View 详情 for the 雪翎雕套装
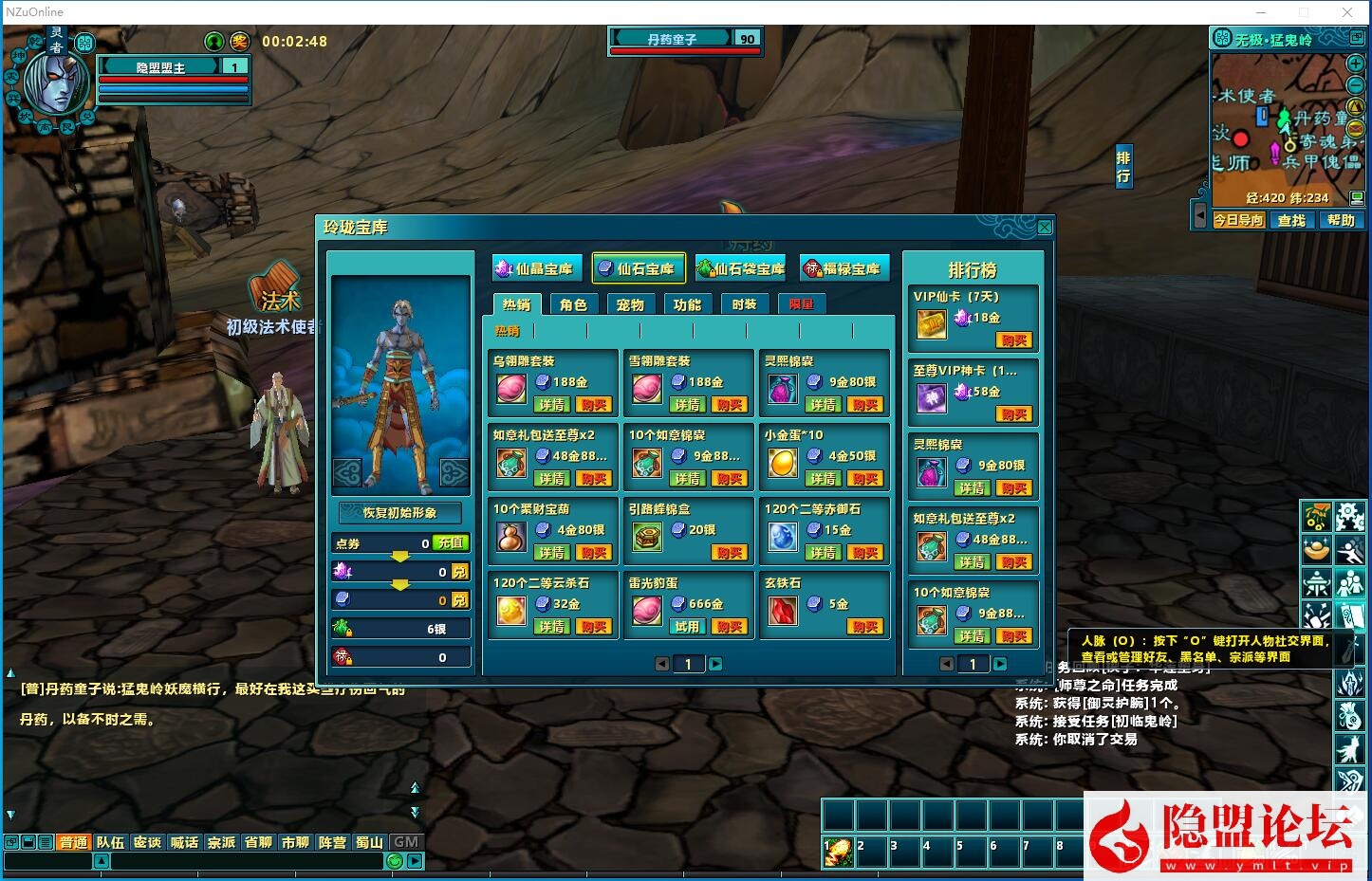This screenshot has height=881, width=1372. point(687,405)
